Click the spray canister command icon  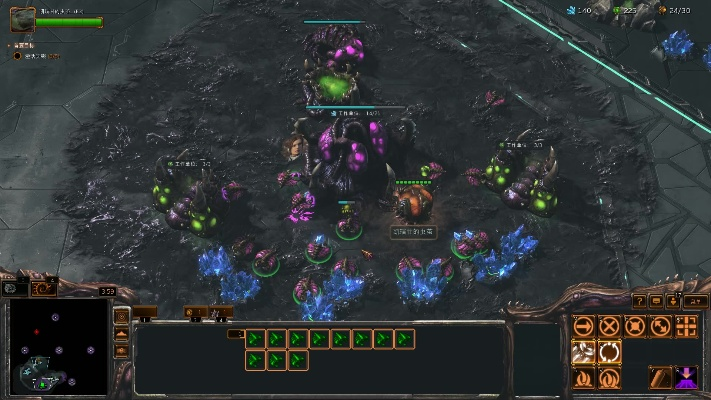(660, 378)
